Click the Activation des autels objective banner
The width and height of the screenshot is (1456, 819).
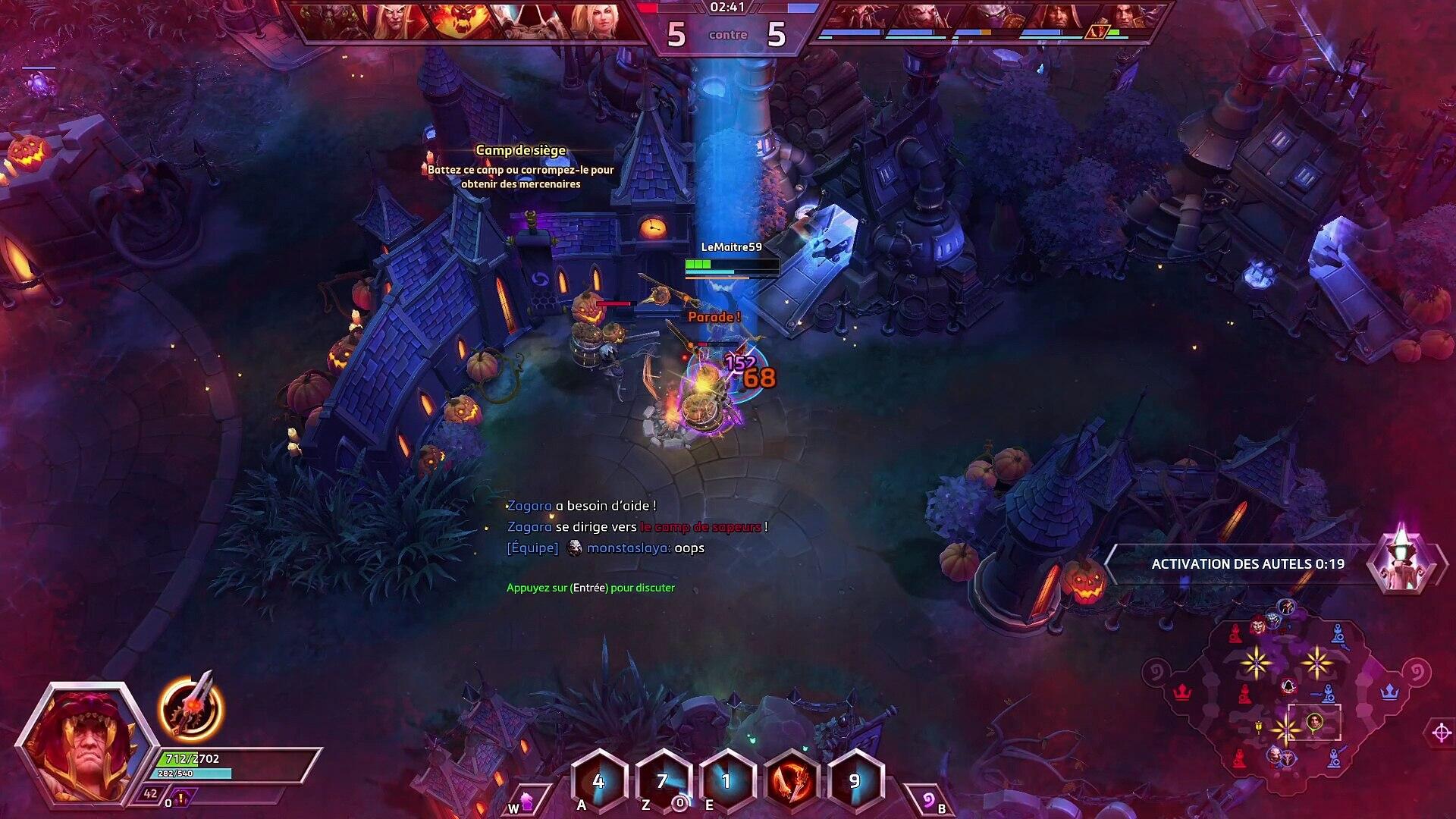click(x=1247, y=564)
